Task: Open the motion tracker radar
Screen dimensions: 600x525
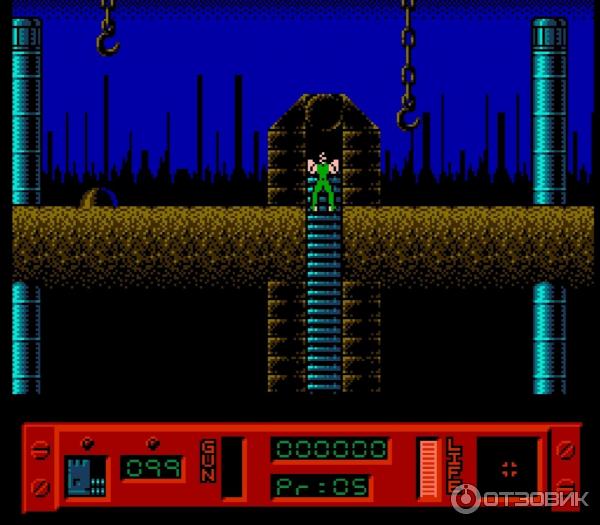Action: point(509,465)
